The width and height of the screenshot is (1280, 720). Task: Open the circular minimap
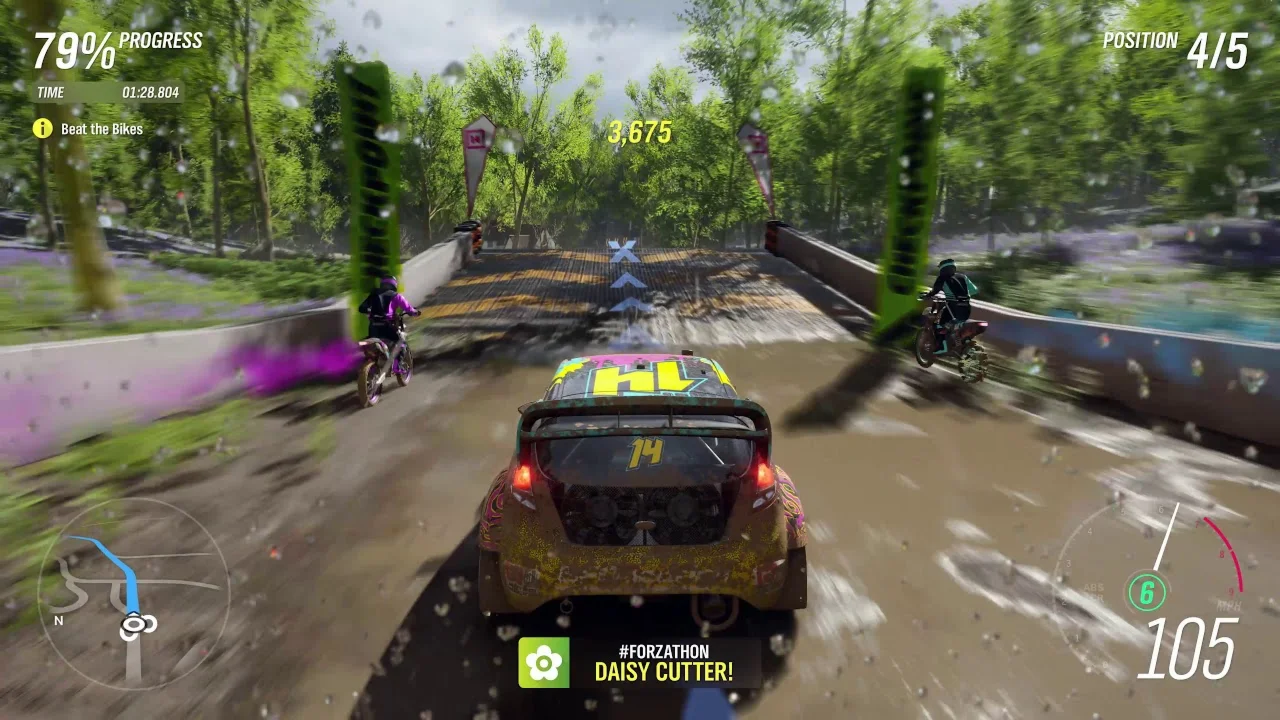[133, 592]
